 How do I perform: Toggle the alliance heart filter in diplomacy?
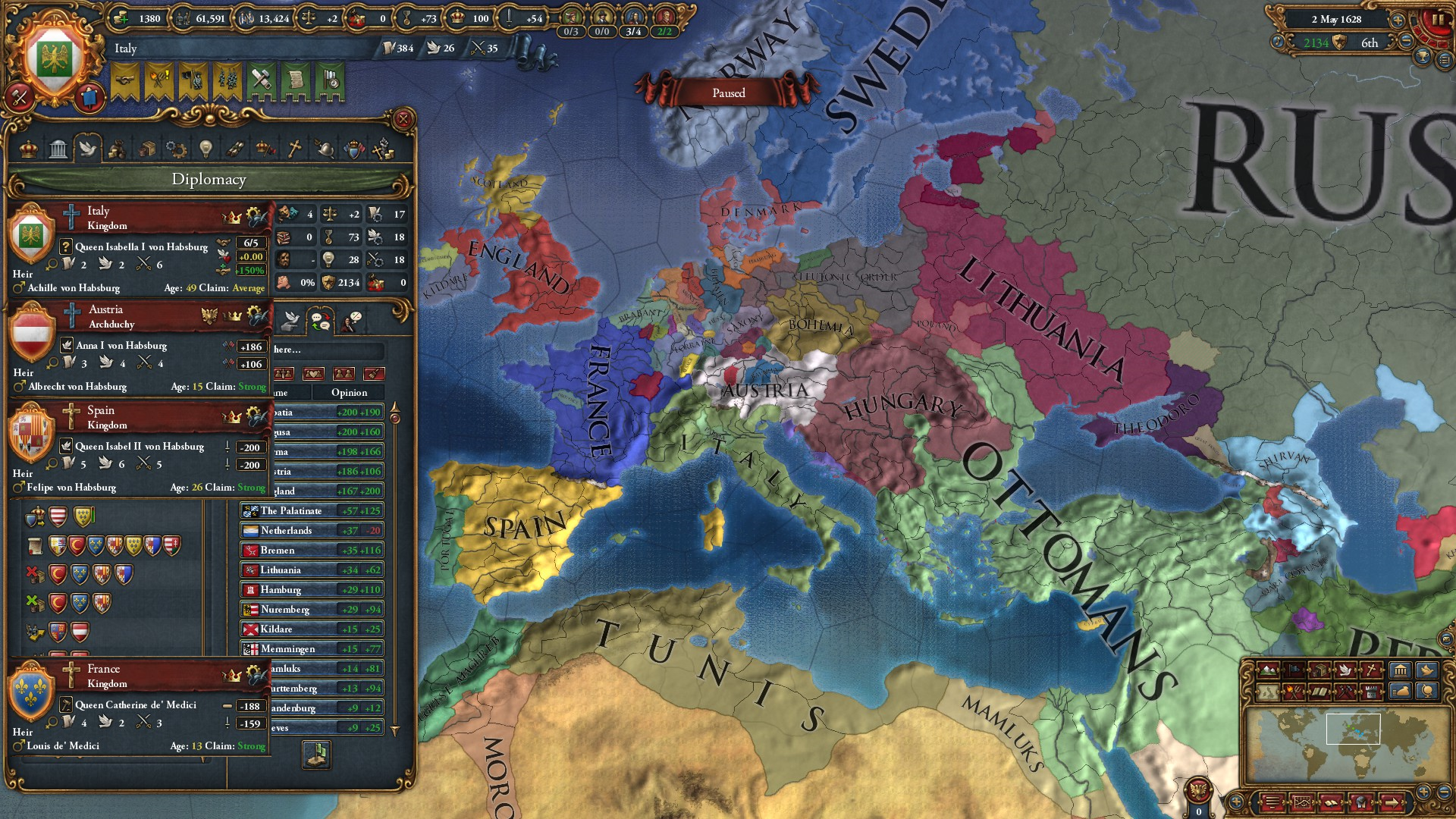coord(314,374)
